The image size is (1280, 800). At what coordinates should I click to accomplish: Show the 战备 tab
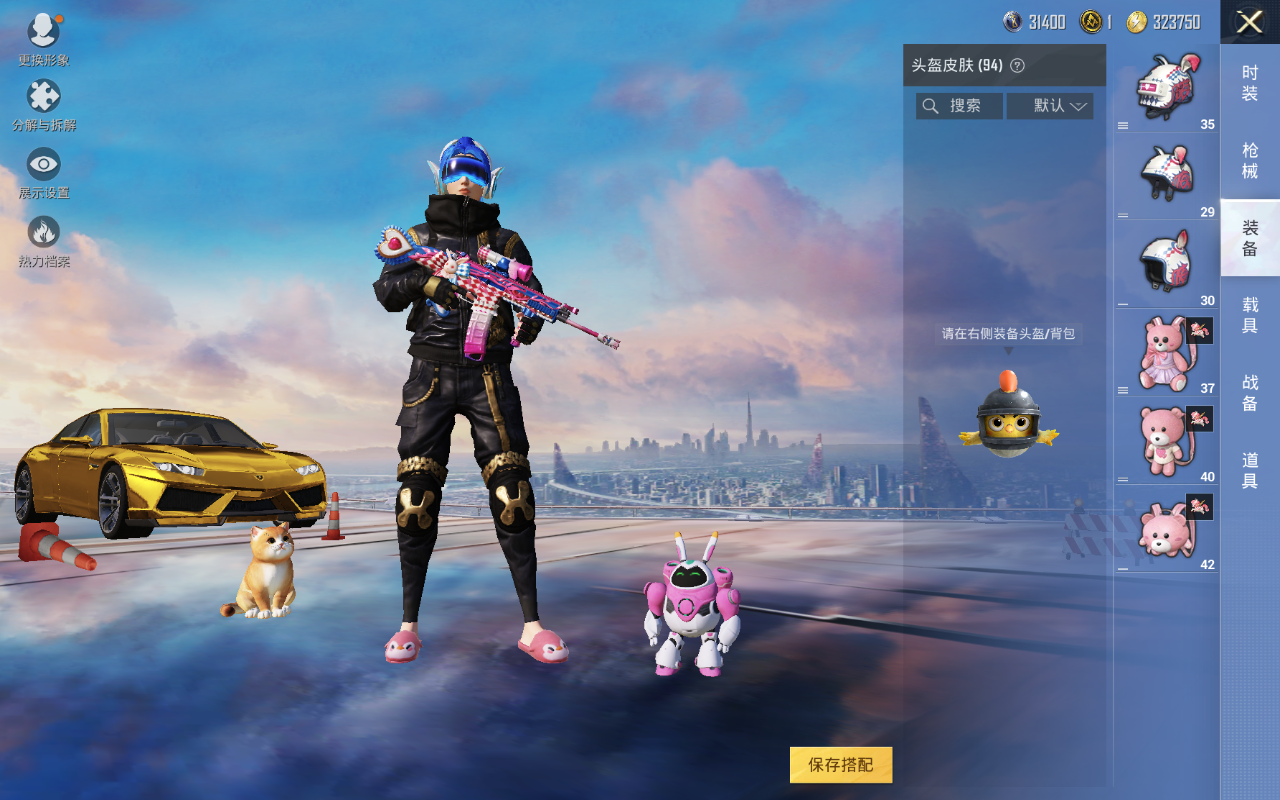click(1249, 392)
